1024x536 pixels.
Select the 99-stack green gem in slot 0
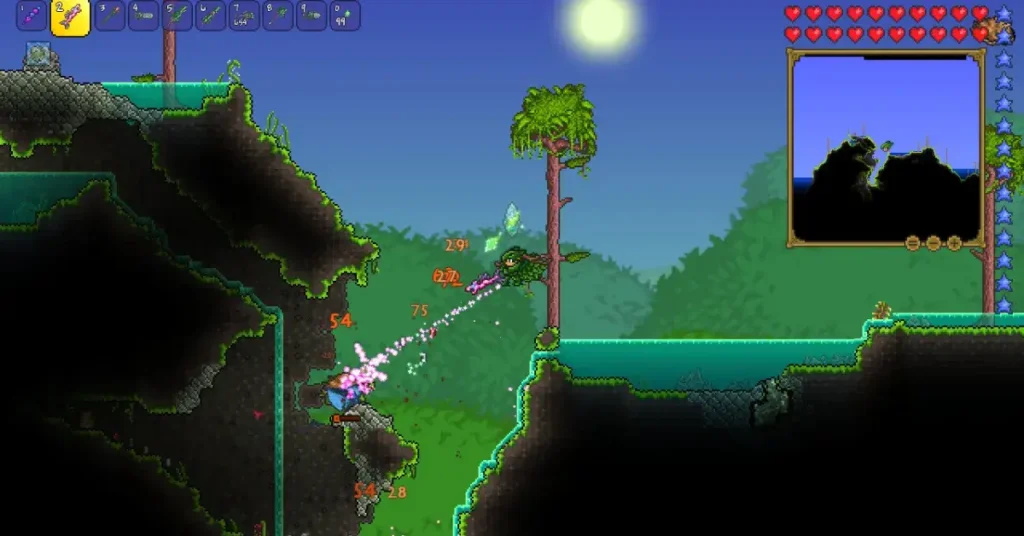345,16
